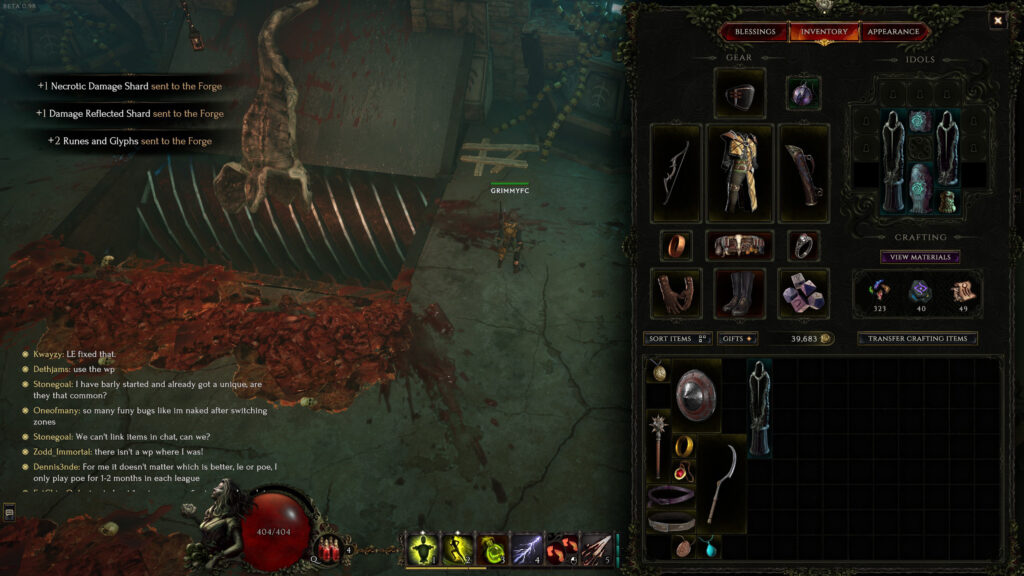Open the Appearance tab
The width and height of the screenshot is (1024, 576).
pos(893,32)
